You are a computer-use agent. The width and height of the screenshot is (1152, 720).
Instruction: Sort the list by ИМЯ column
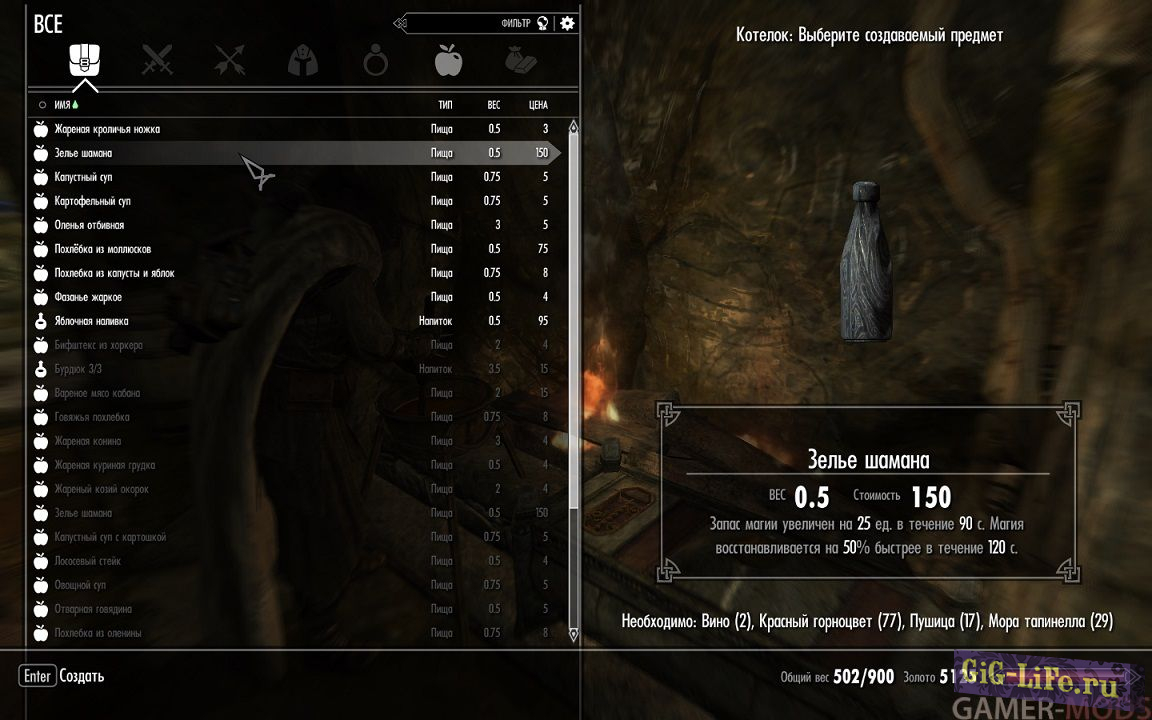[62, 104]
